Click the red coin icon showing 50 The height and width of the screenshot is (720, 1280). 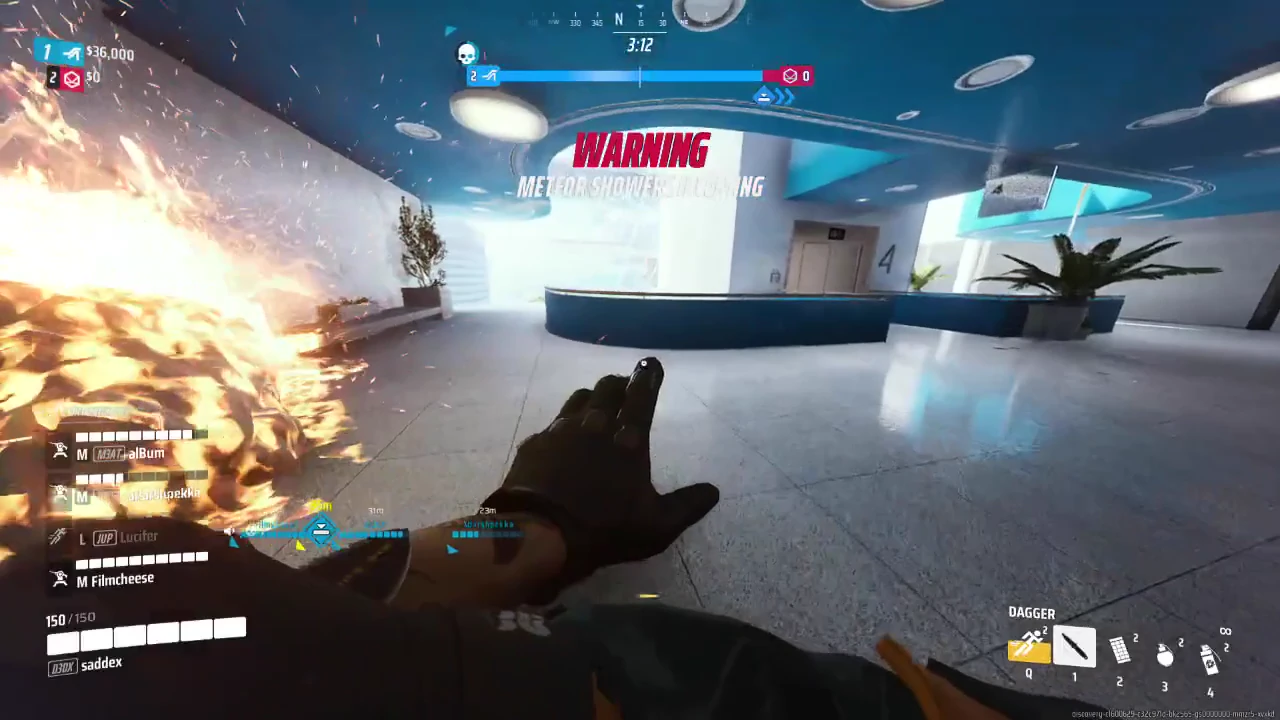(71, 78)
